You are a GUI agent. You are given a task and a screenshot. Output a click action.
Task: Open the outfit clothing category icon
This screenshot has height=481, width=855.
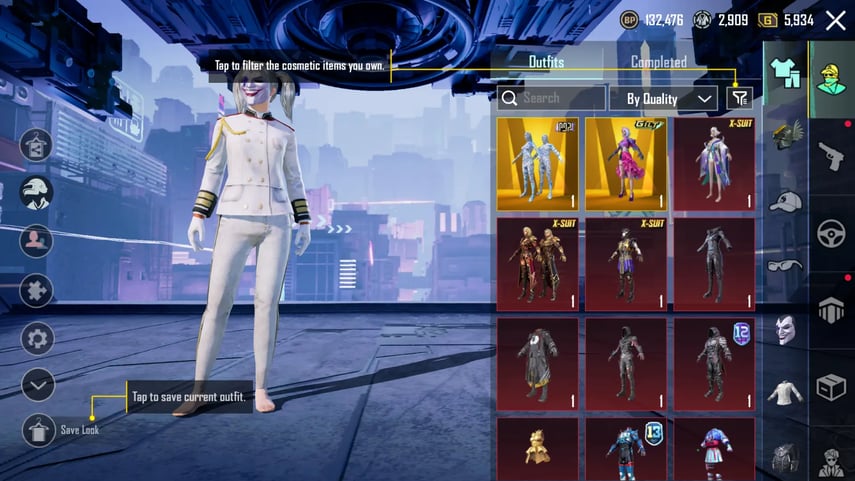click(786, 73)
